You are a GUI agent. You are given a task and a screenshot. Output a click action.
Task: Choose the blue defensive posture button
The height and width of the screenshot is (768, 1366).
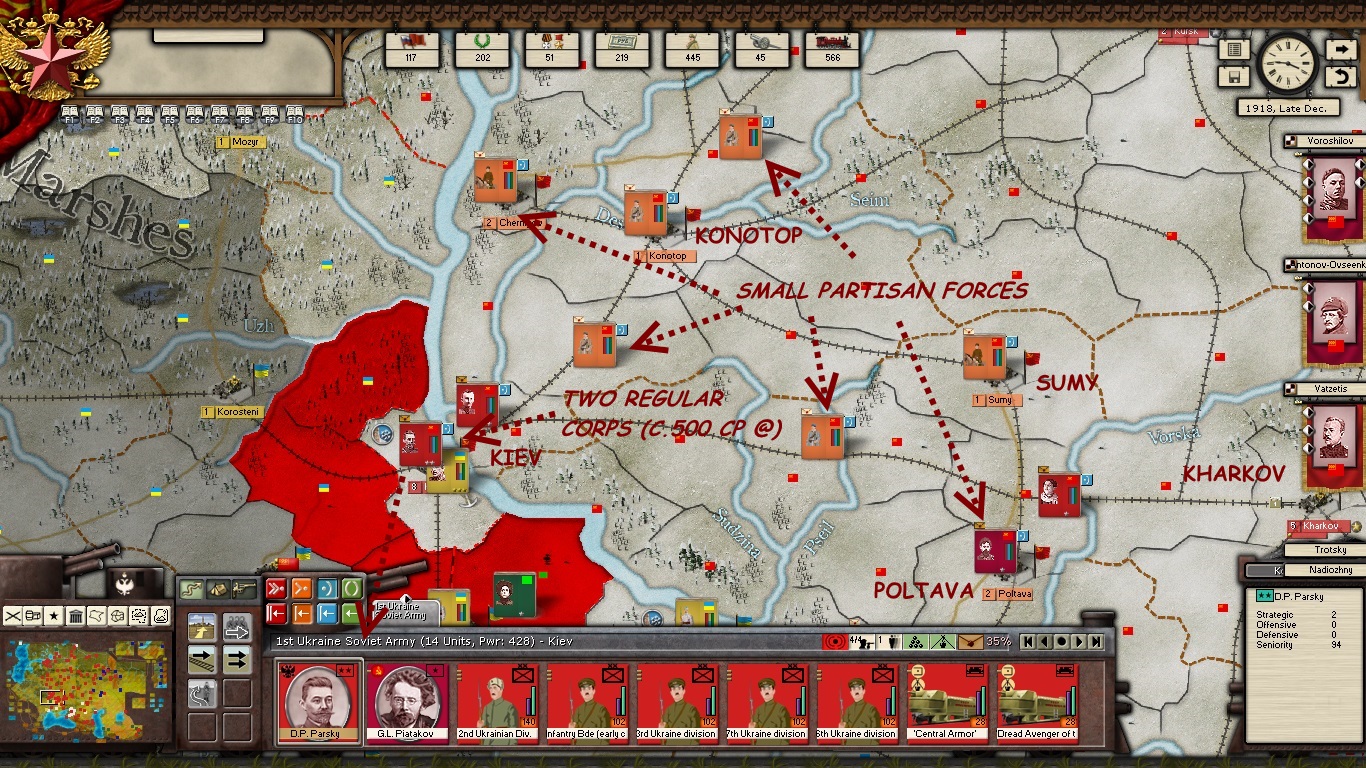[326, 588]
